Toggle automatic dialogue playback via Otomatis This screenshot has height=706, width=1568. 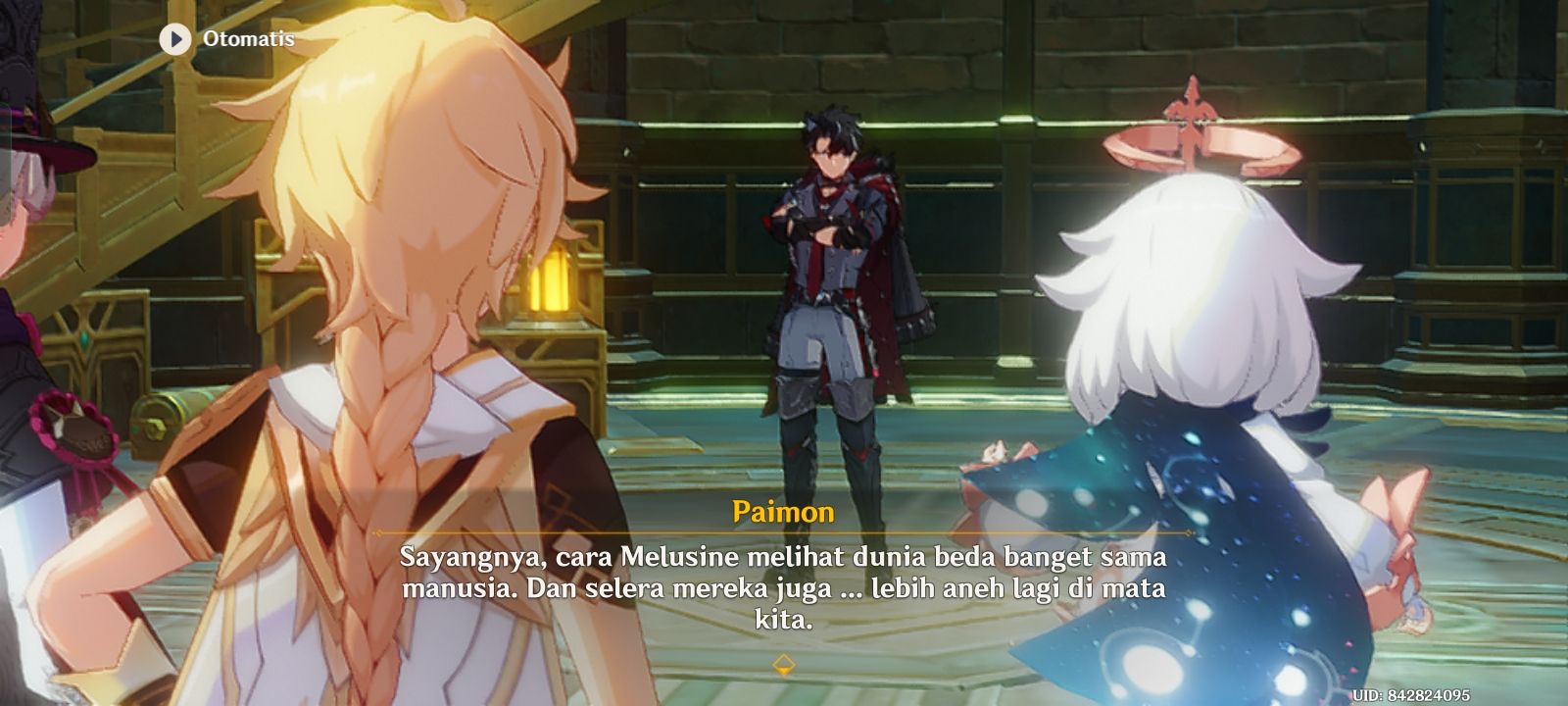point(246,41)
